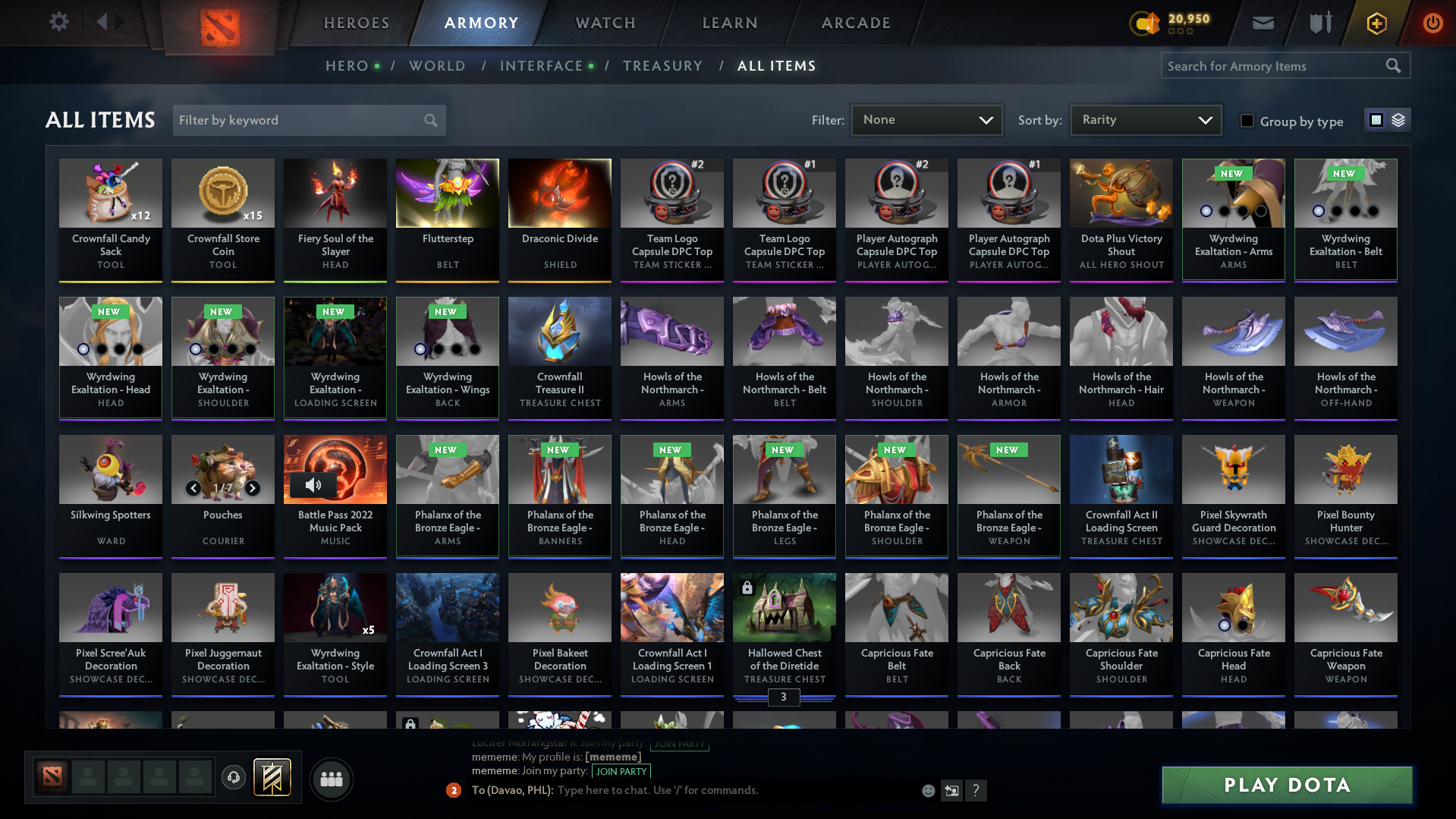Click the party members icon near chat
The height and width of the screenshot is (819, 1456).
(x=330, y=779)
